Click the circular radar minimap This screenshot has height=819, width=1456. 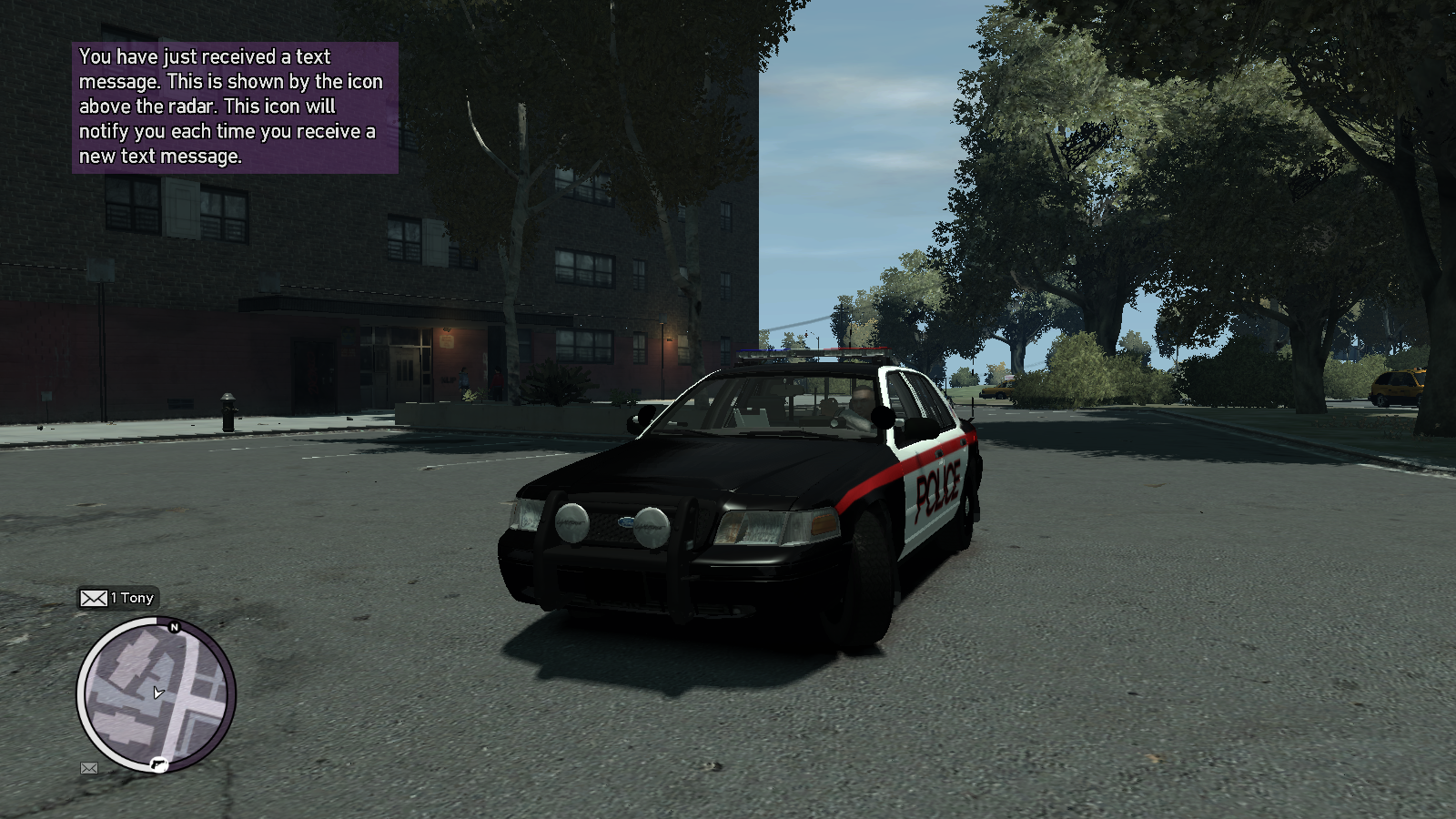click(156, 696)
